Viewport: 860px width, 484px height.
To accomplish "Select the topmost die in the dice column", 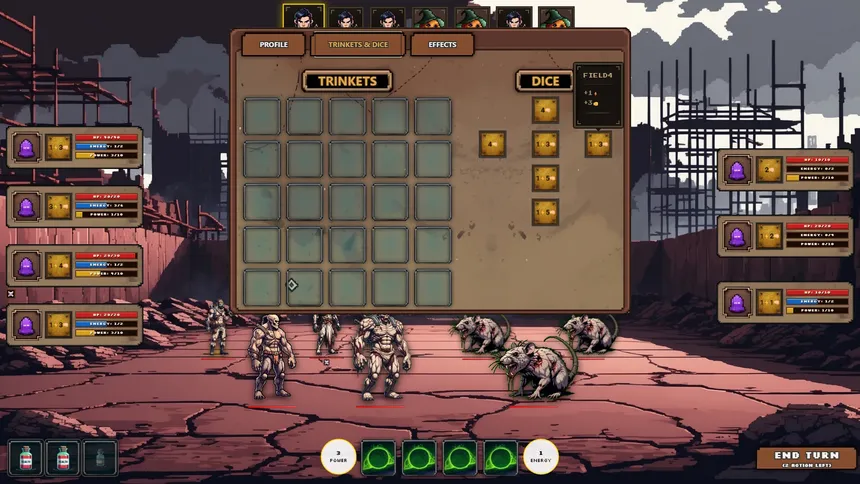I will 545,110.
